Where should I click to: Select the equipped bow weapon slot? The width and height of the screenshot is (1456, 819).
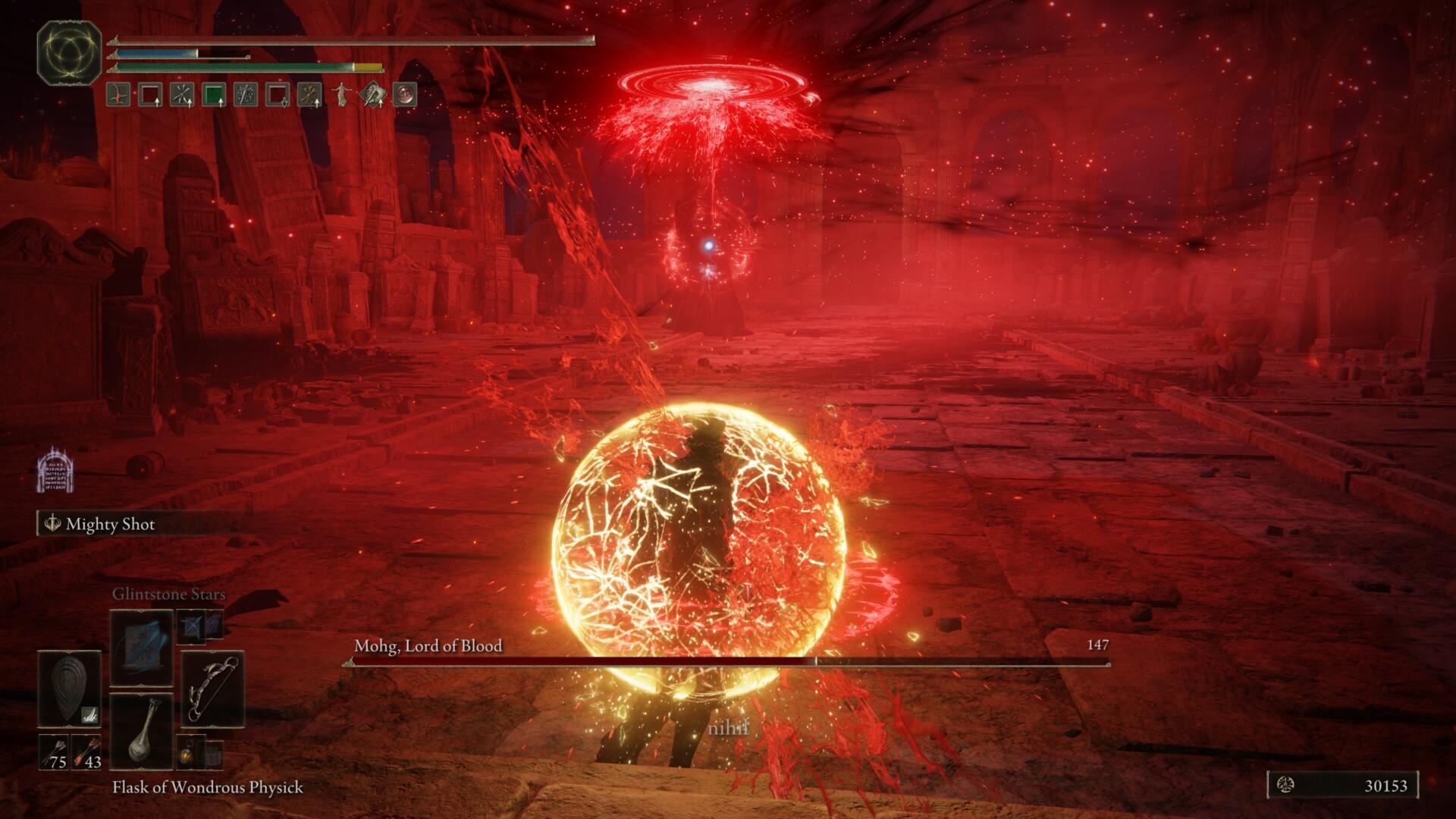pos(213,689)
